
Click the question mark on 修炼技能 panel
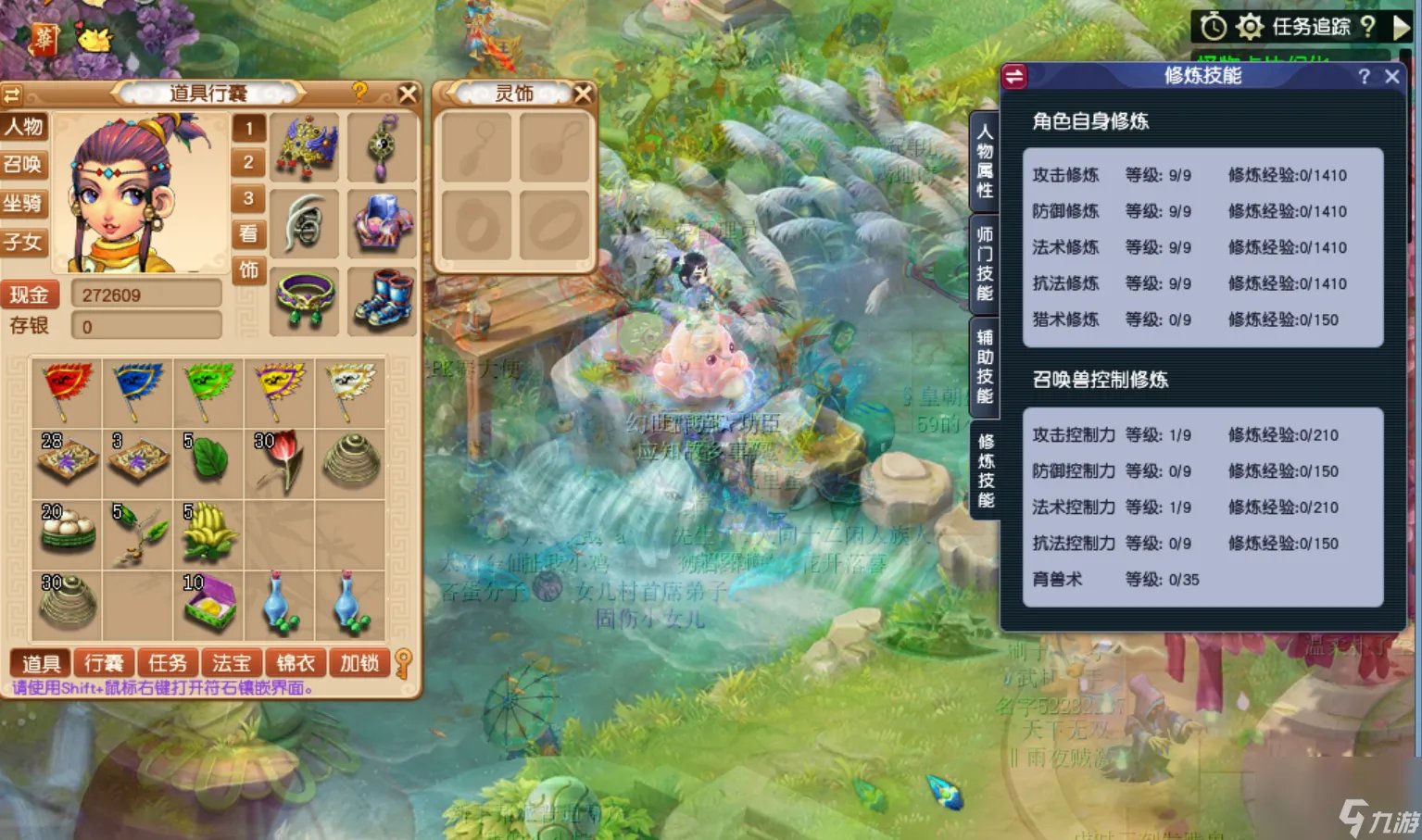(1364, 77)
